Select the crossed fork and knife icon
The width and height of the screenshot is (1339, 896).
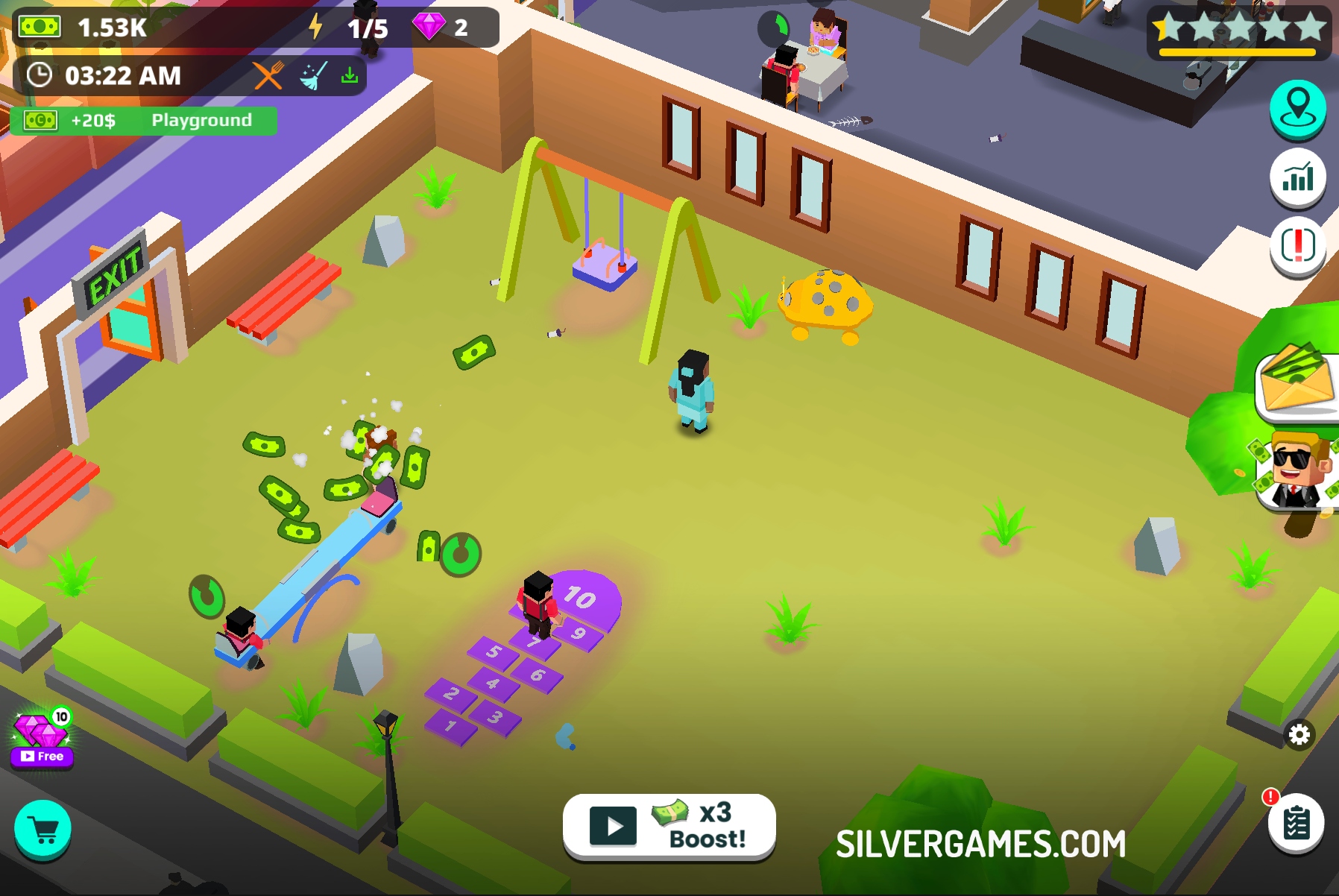tap(268, 75)
